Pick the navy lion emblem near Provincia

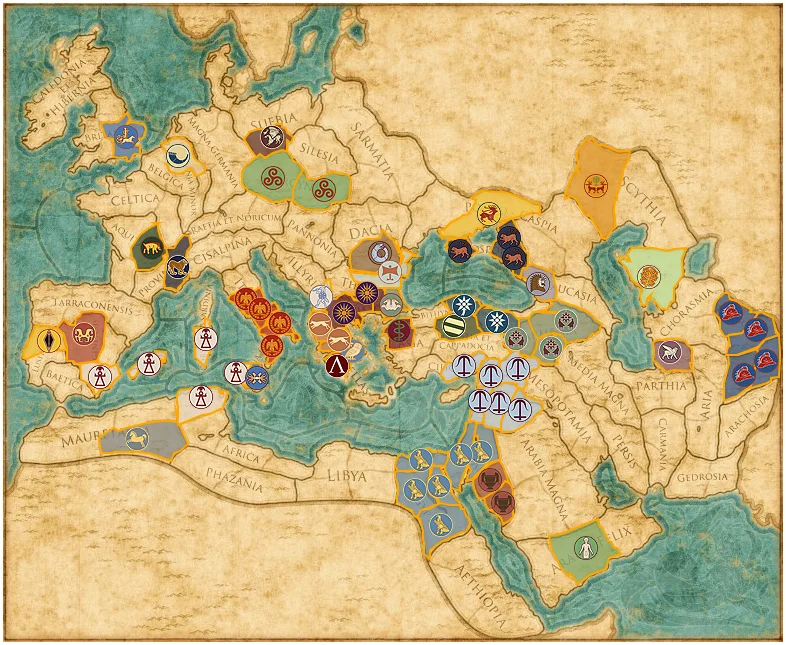pos(178,266)
